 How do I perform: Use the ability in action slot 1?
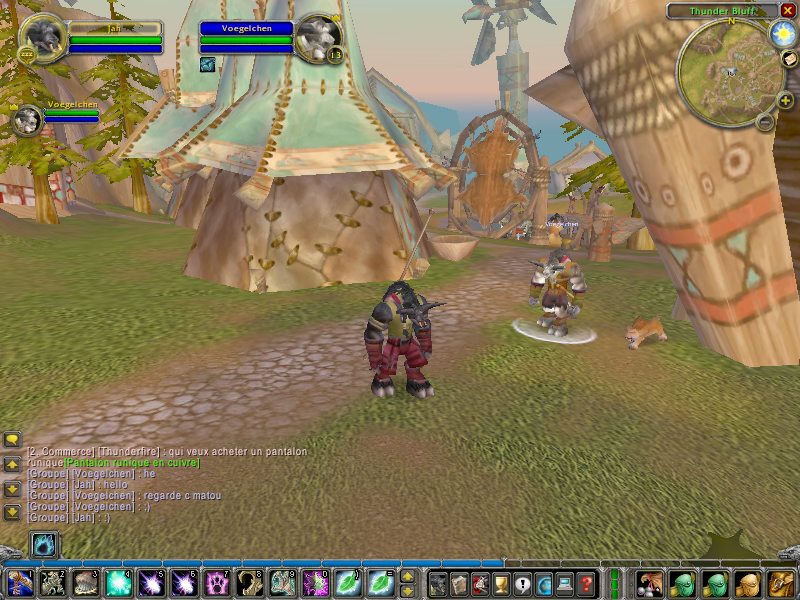(x=21, y=582)
